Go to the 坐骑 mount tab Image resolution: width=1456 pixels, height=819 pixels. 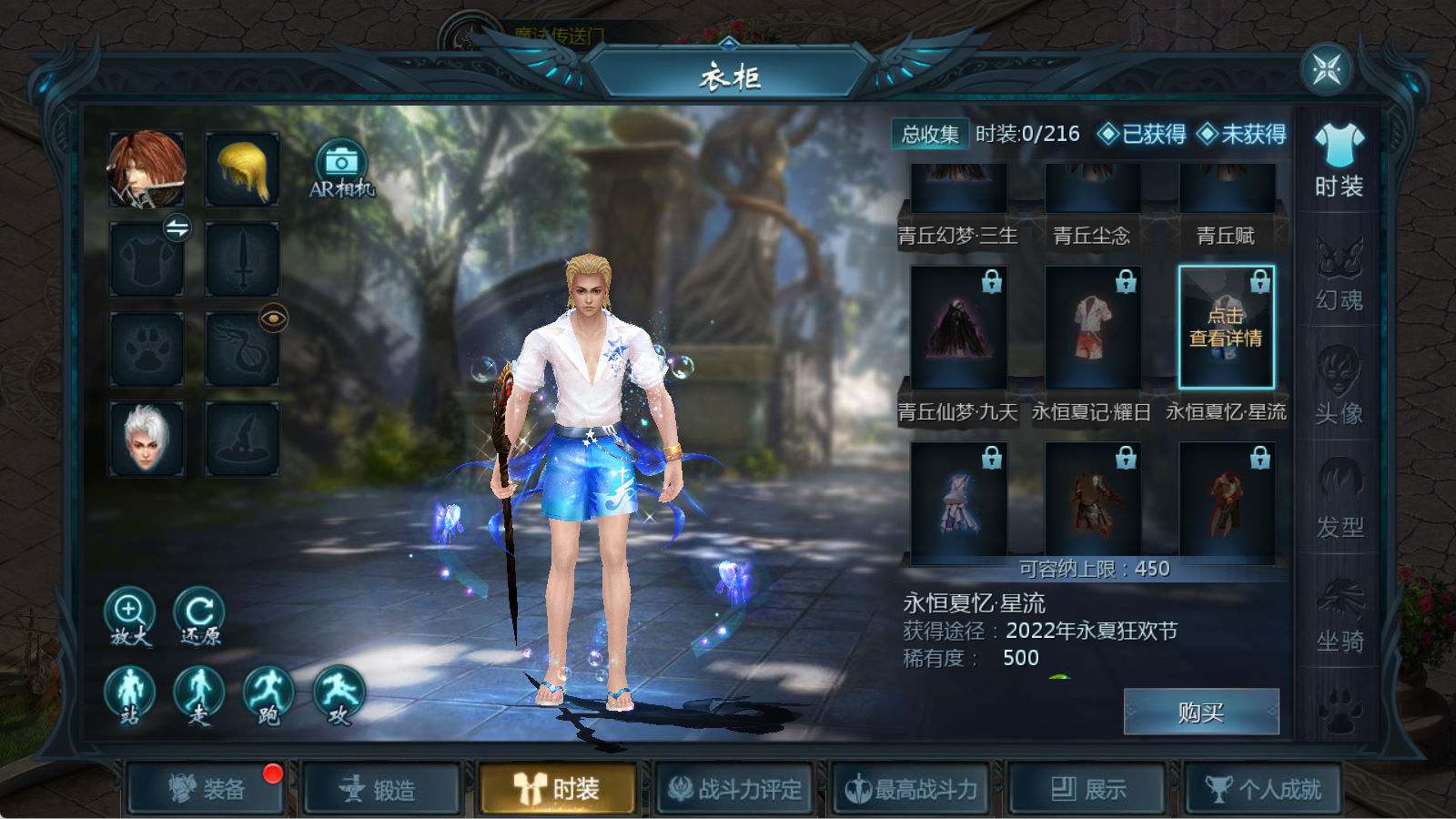[x=1340, y=615]
